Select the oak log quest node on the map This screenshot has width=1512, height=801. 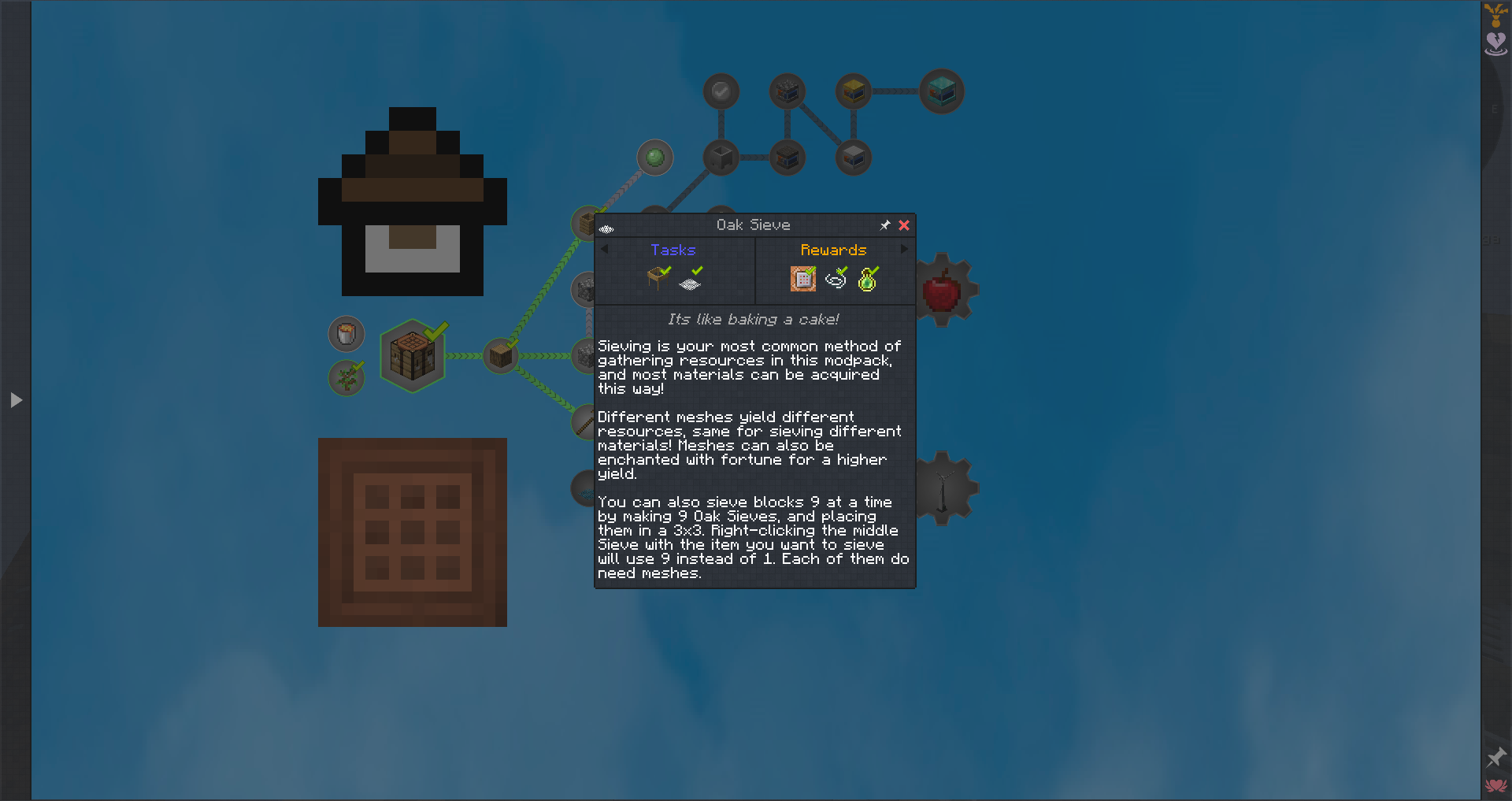pyautogui.click(x=500, y=355)
